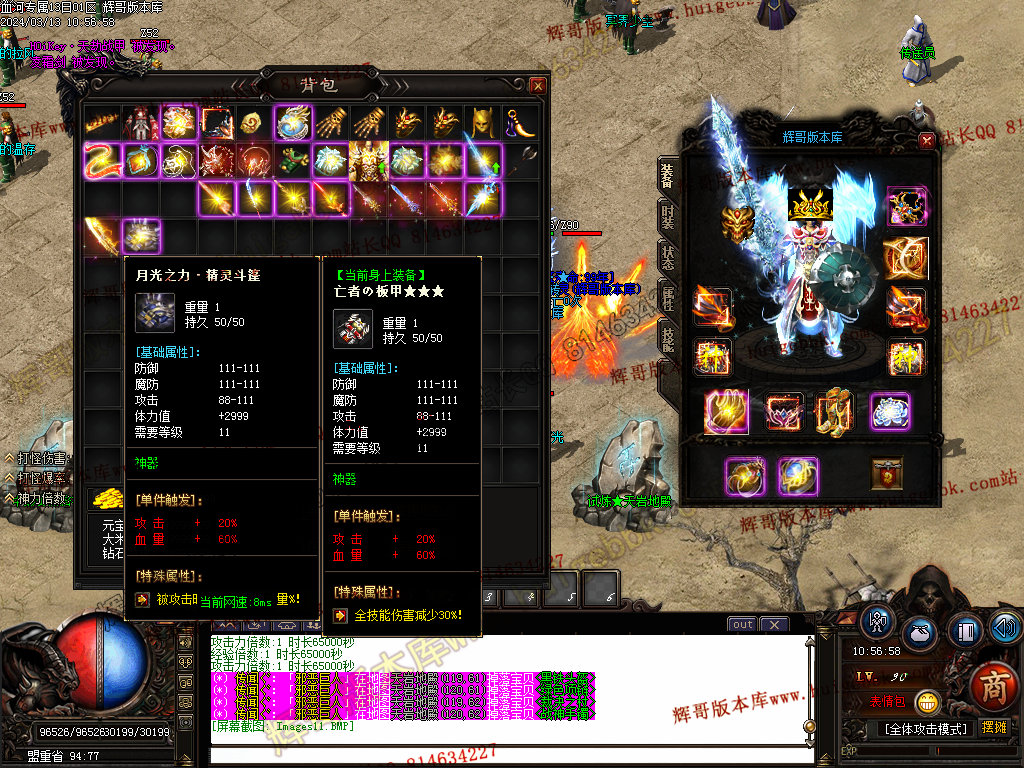
Task: Open the 状态 status tab
Action: pos(667,256)
